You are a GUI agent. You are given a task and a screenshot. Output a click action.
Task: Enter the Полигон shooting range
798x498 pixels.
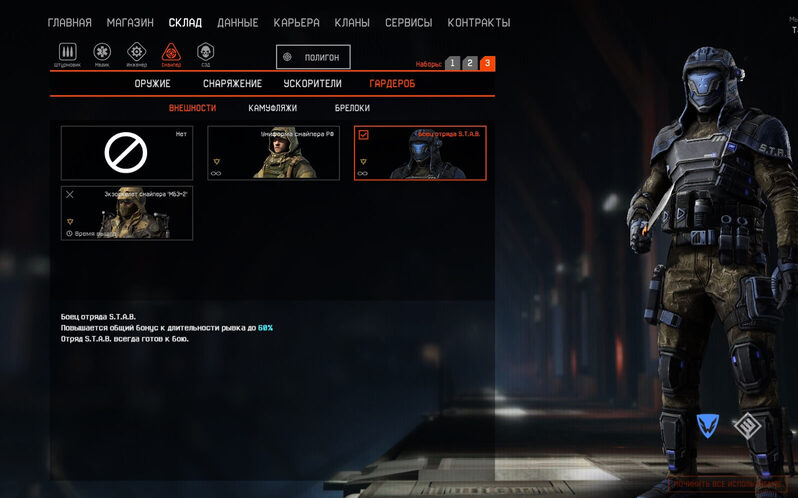tap(313, 57)
